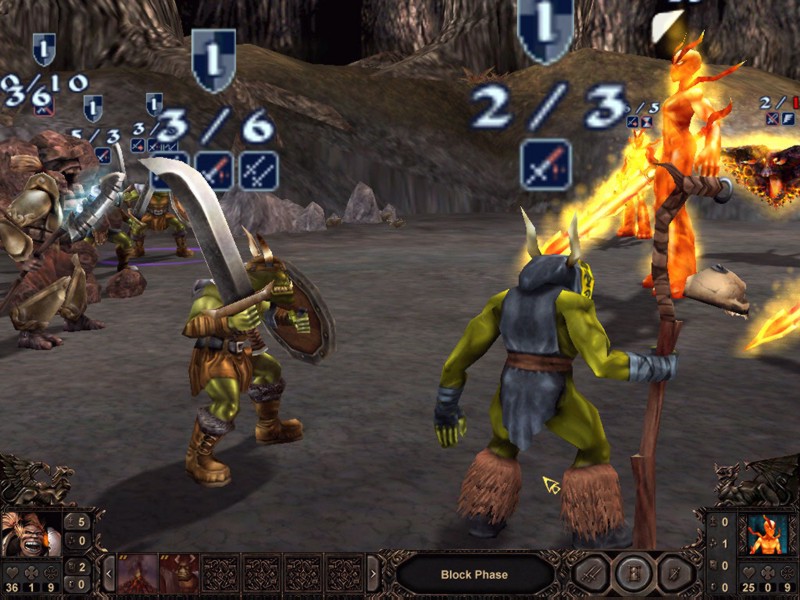
Task: Show more cards with the right arrow
Action: click(x=374, y=574)
